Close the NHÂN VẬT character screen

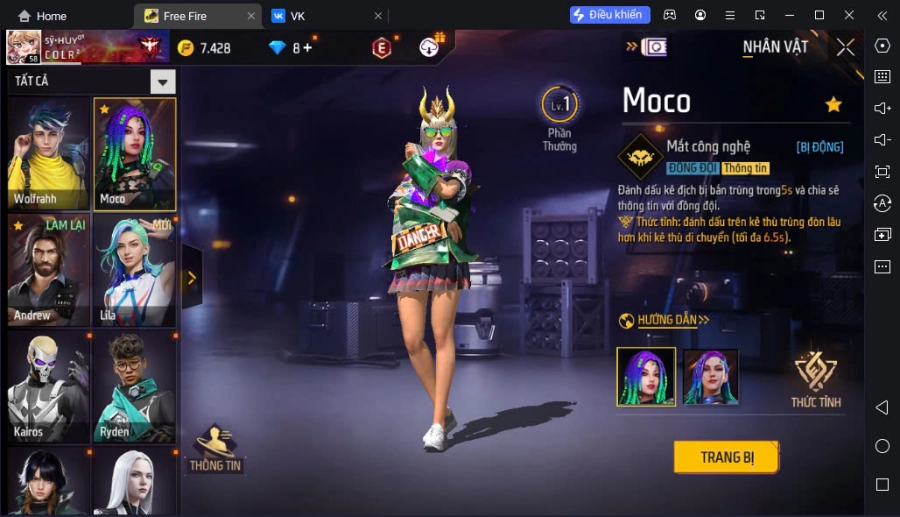[x=846, y=47]
